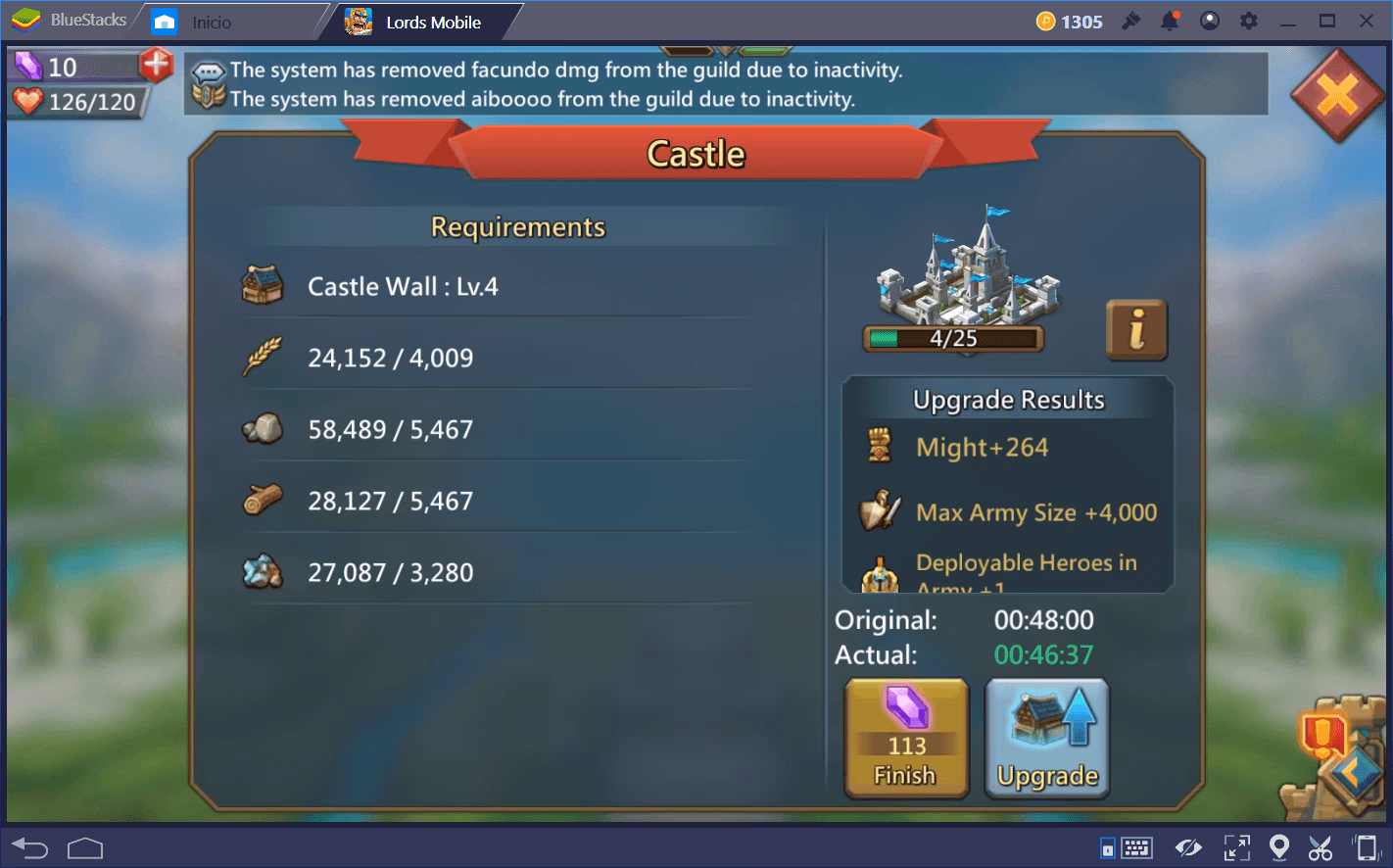Open the castle info panel
Viewport: 1393px width, 868px height.
tap(1136, 330)
